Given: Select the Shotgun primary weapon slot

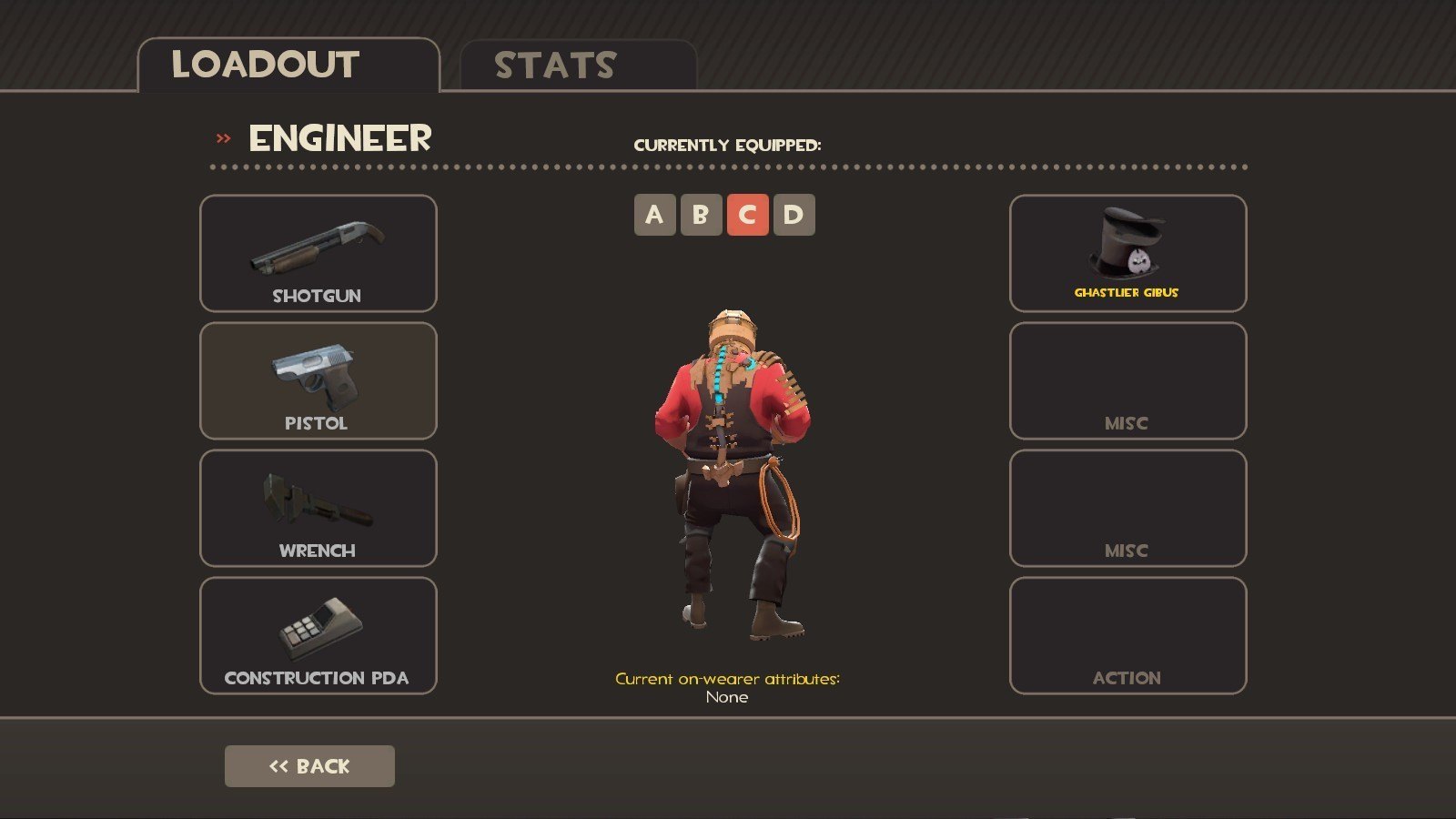Looking at the screenshot, I should point(318,253).
